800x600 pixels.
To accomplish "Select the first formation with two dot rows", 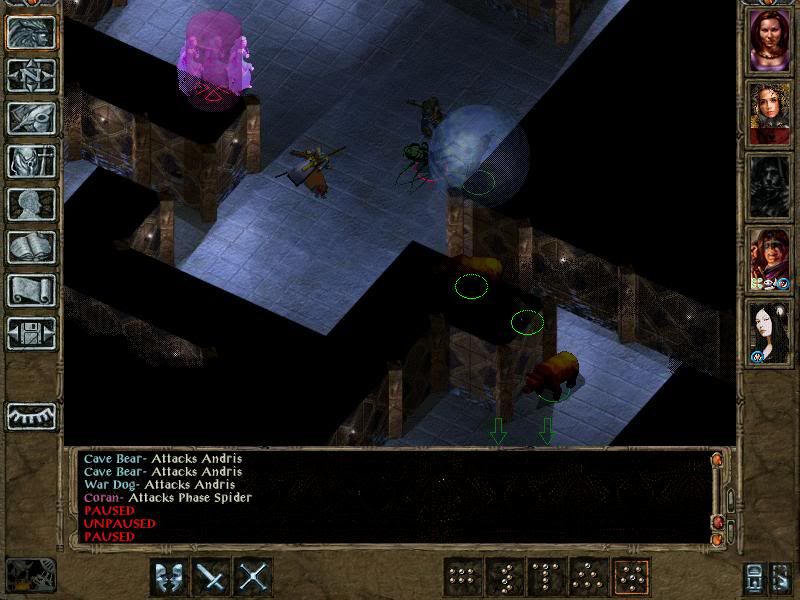I will (461, 577).
